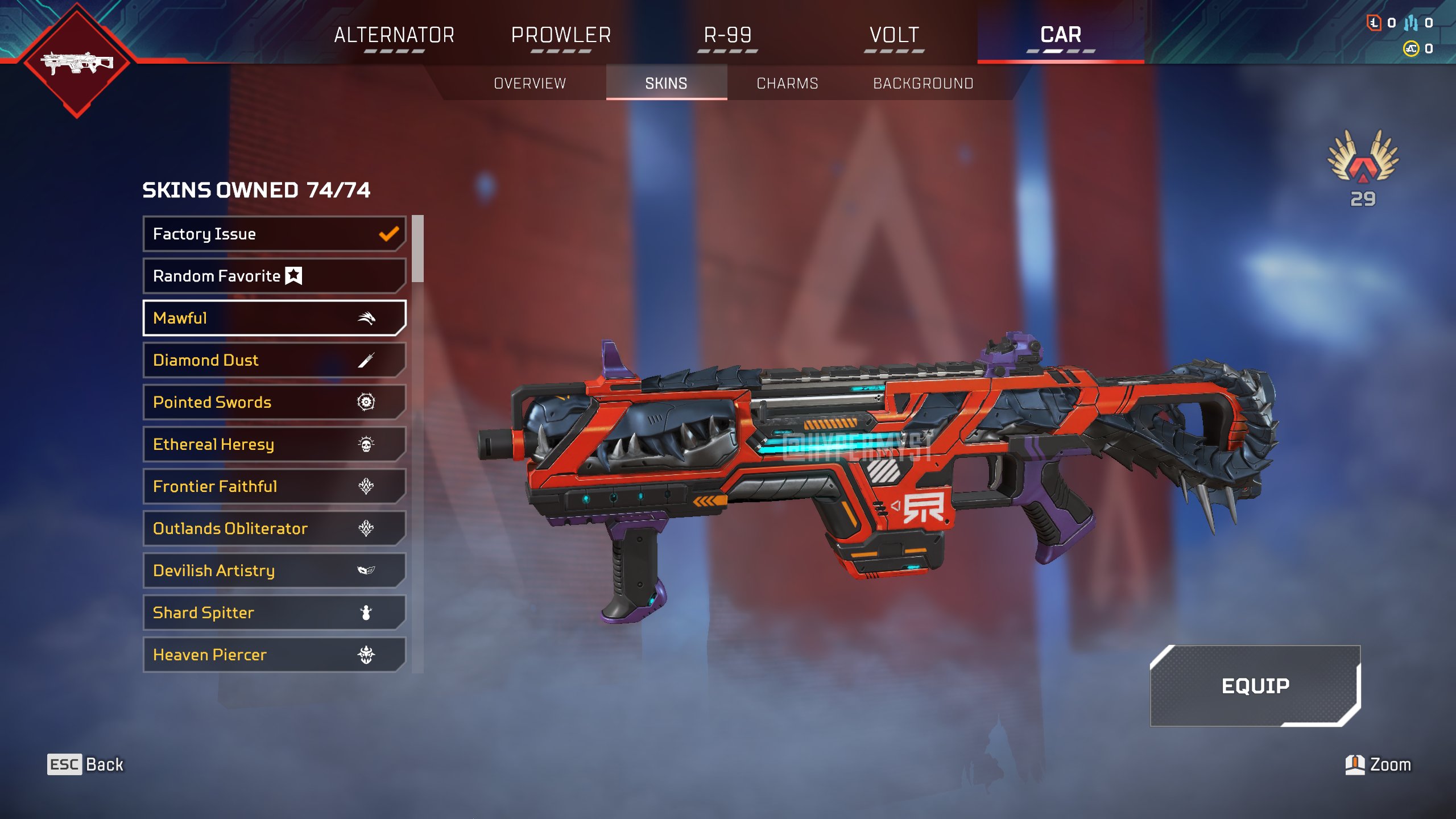This screenshot has width=1456, height=819.
Task: Open the Background sub-tab
Action: (x=923, y=84)
